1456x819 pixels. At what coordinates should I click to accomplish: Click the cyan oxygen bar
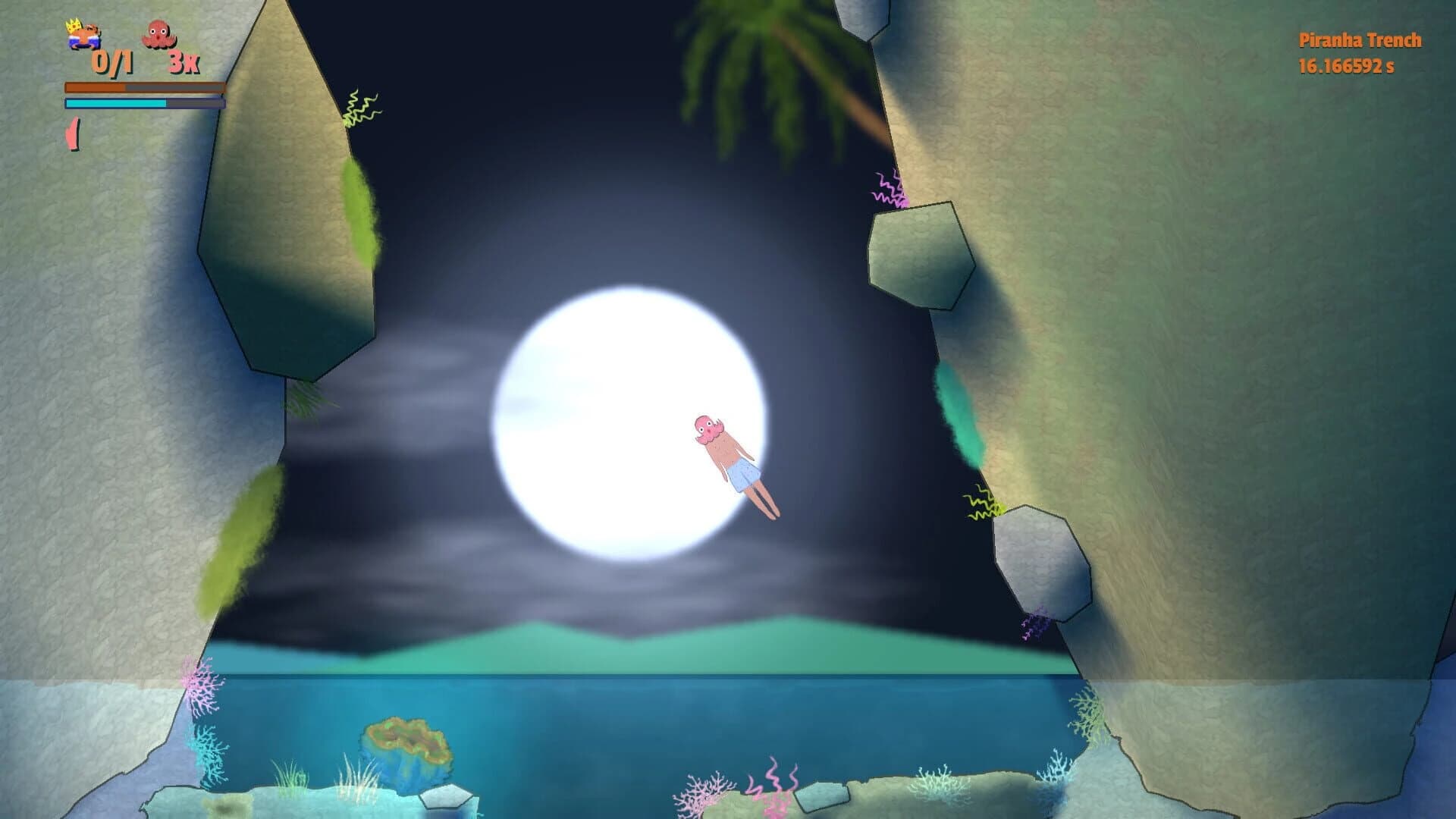coord(114,103)
